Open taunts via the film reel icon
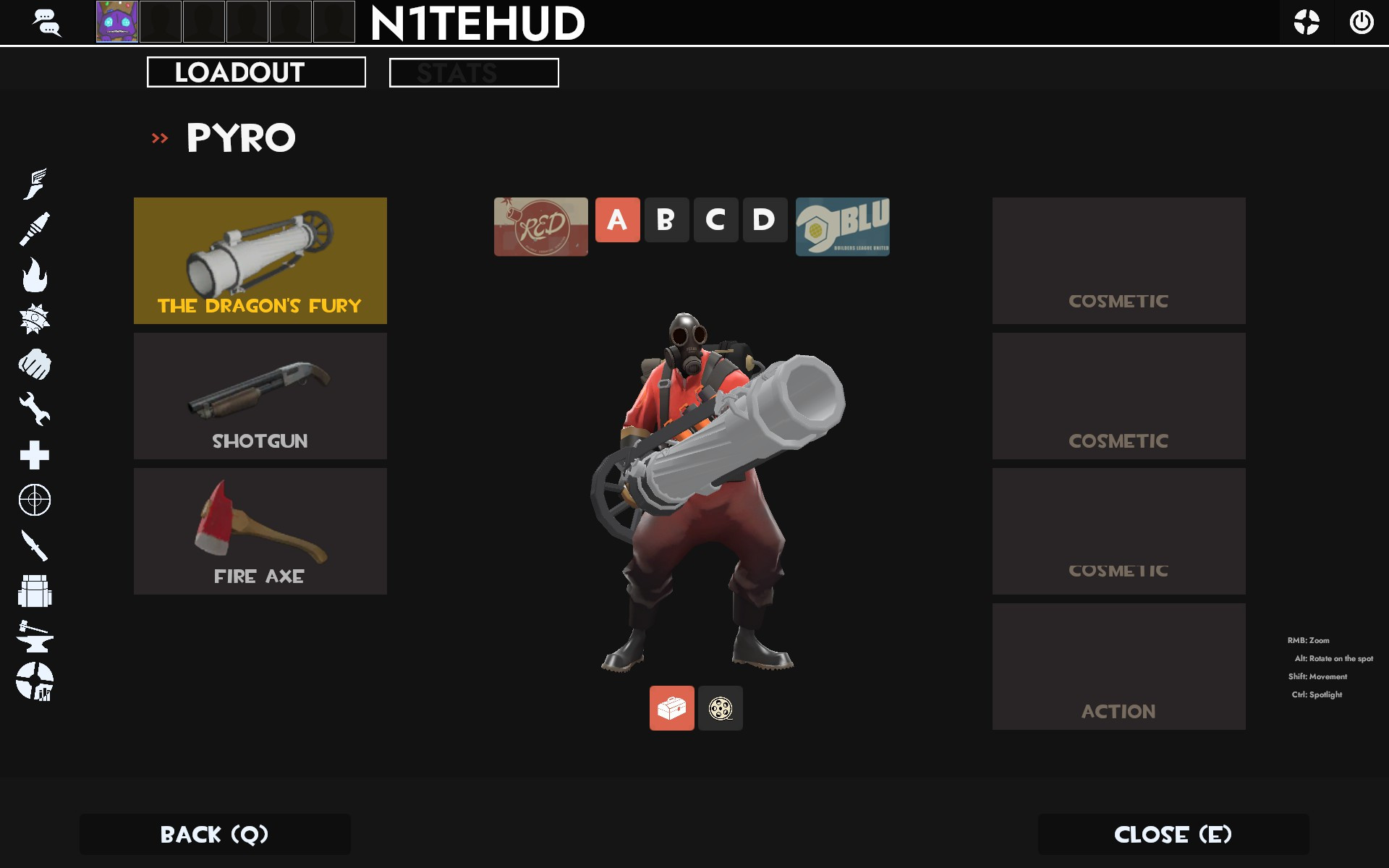Image resolution: width=1389 pixels, height=868 pixels. [720, 709]
